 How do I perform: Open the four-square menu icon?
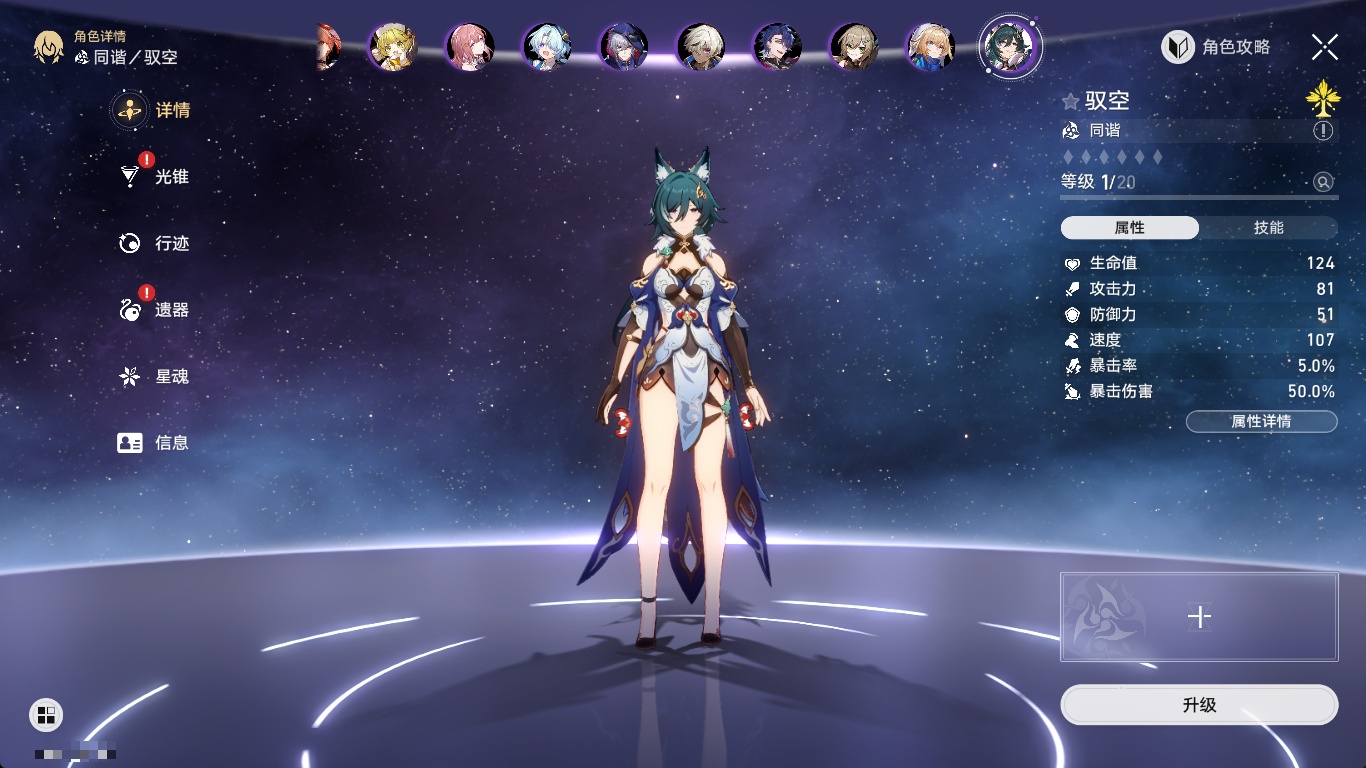click(45, 714)
